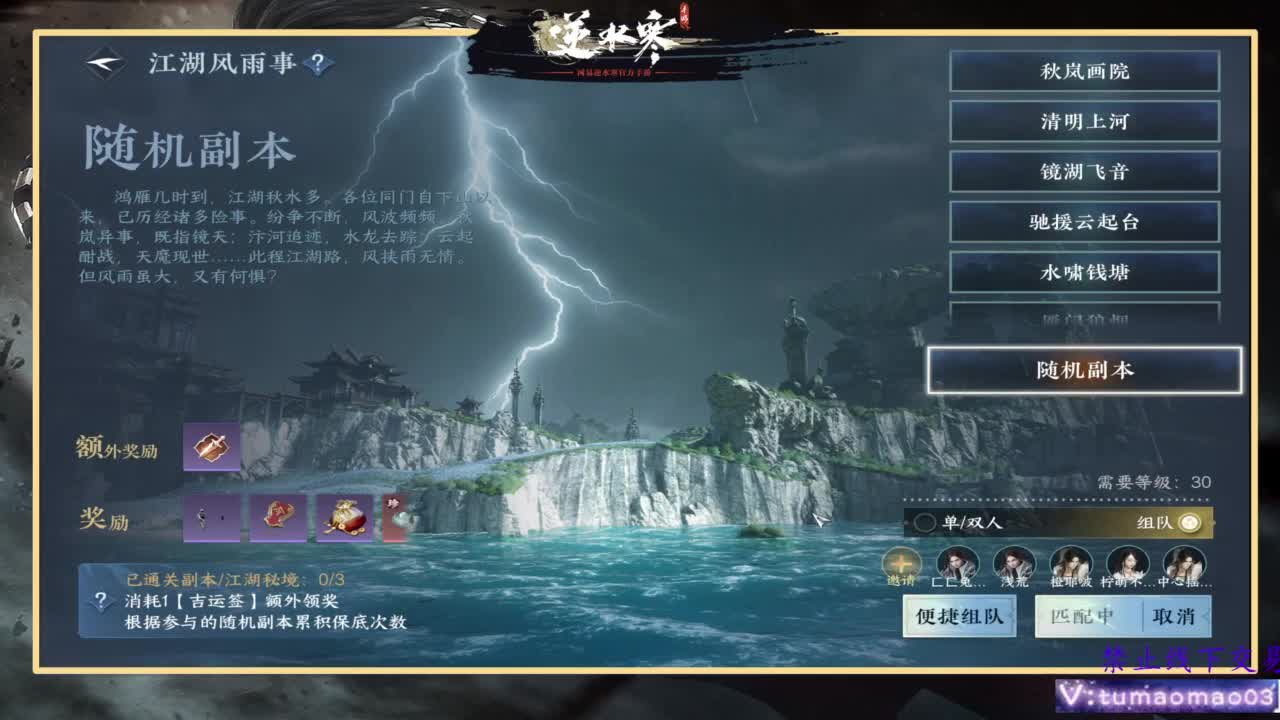Select the 水啸钱塘 dungeon entry

(x=1085, y=272)
